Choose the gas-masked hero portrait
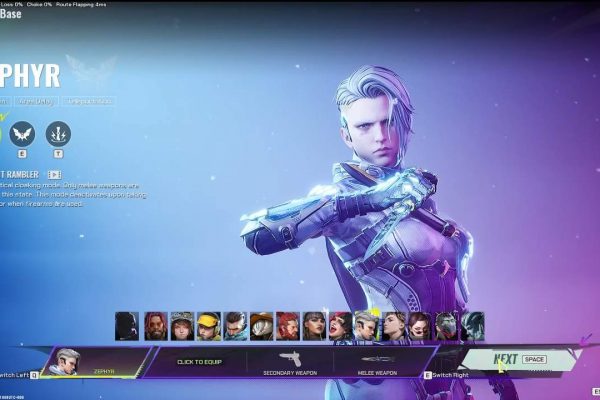The width and height of the screenshot is (600, 400). pos(128,325)
